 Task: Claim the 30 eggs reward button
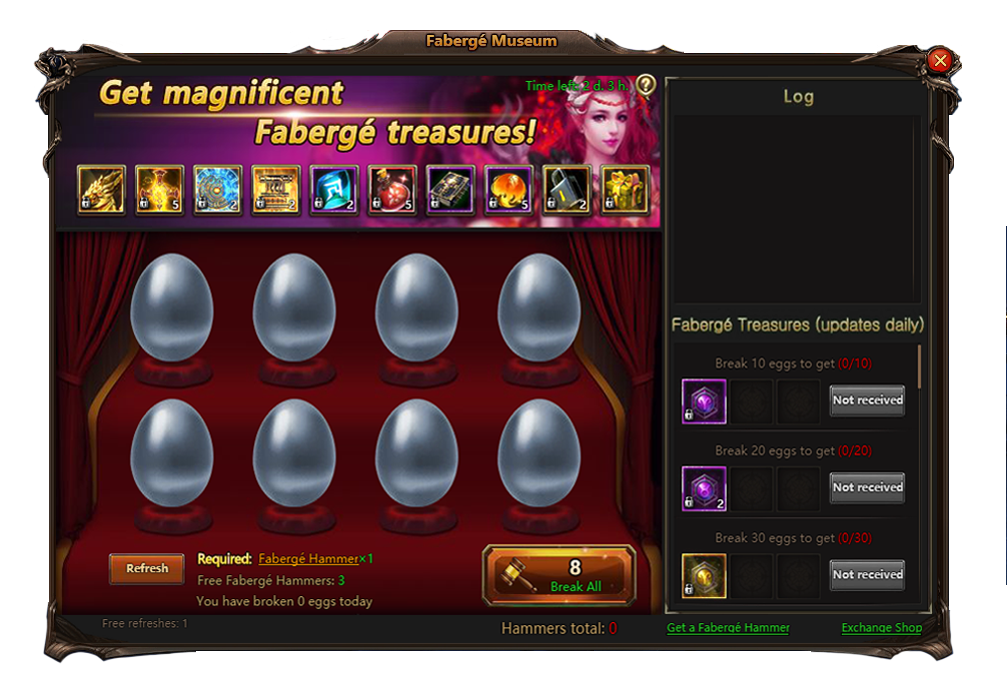[867, 574]
